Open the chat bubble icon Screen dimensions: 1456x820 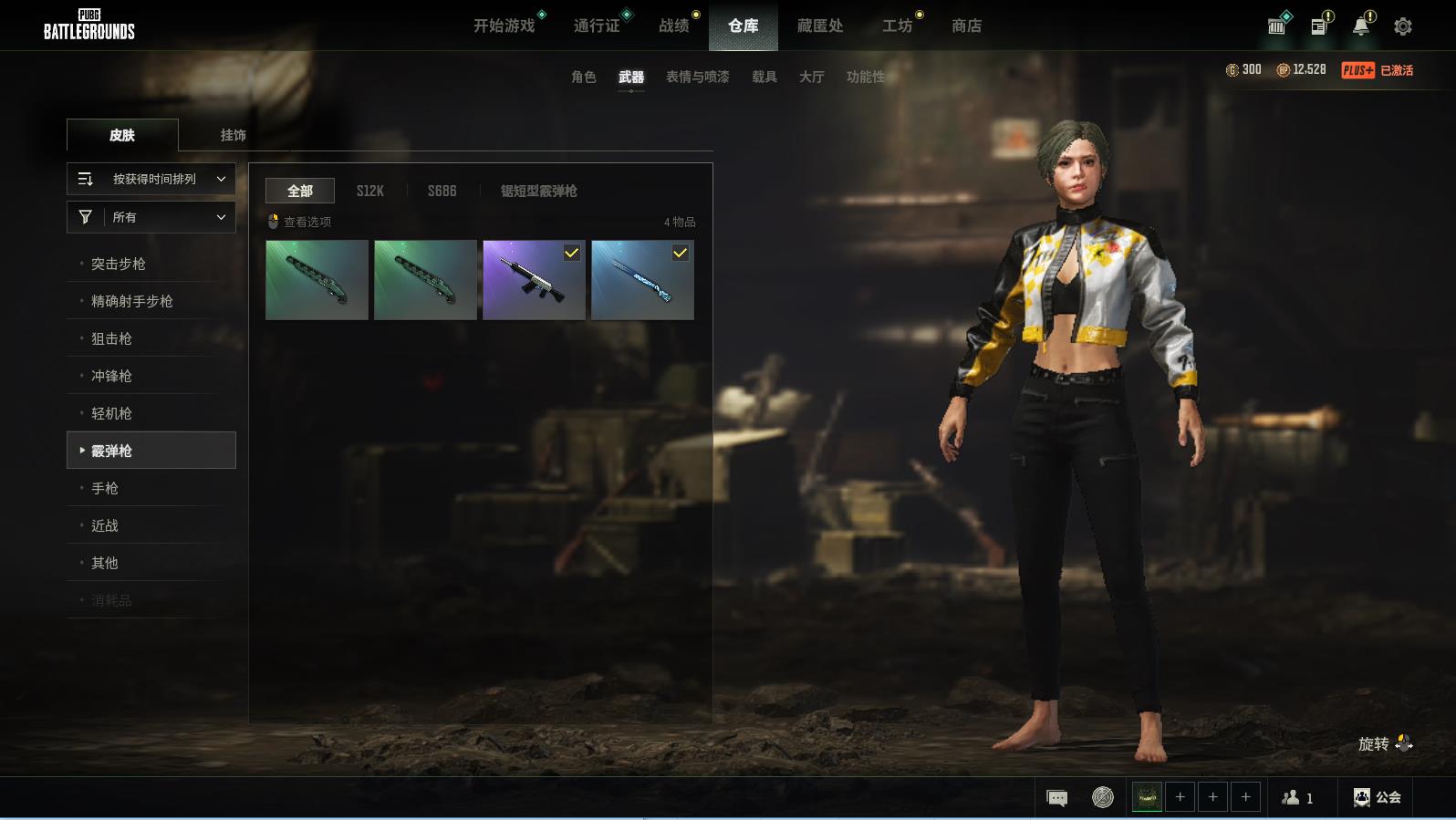point(1056,798)
